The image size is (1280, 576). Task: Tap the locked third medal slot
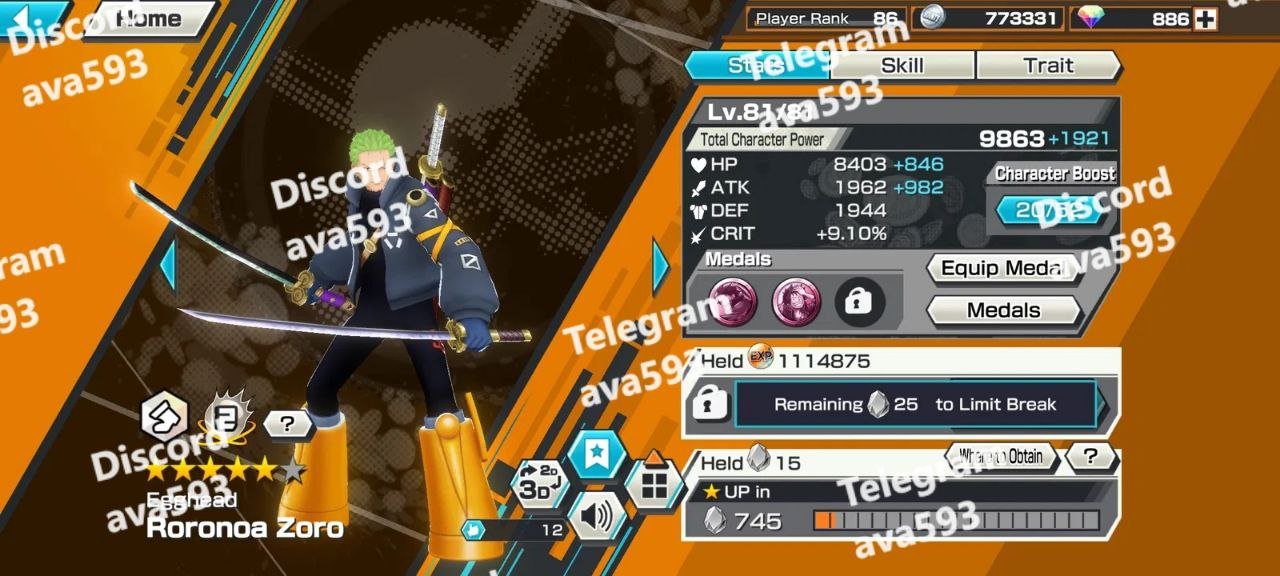(x=859, y=302)
